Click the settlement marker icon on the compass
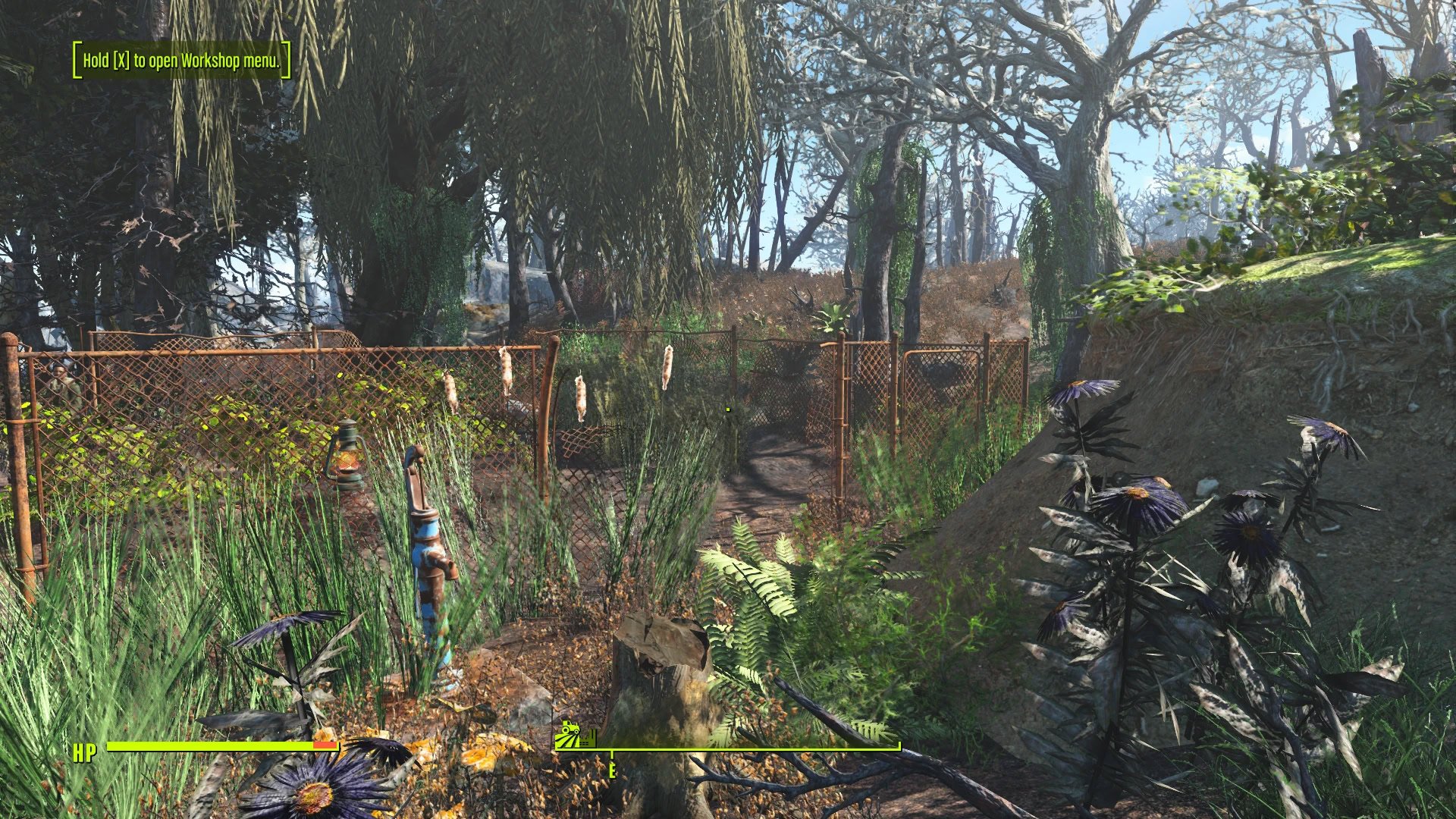This screenshot has height=819, width=1456. click(x=576, y=736)
